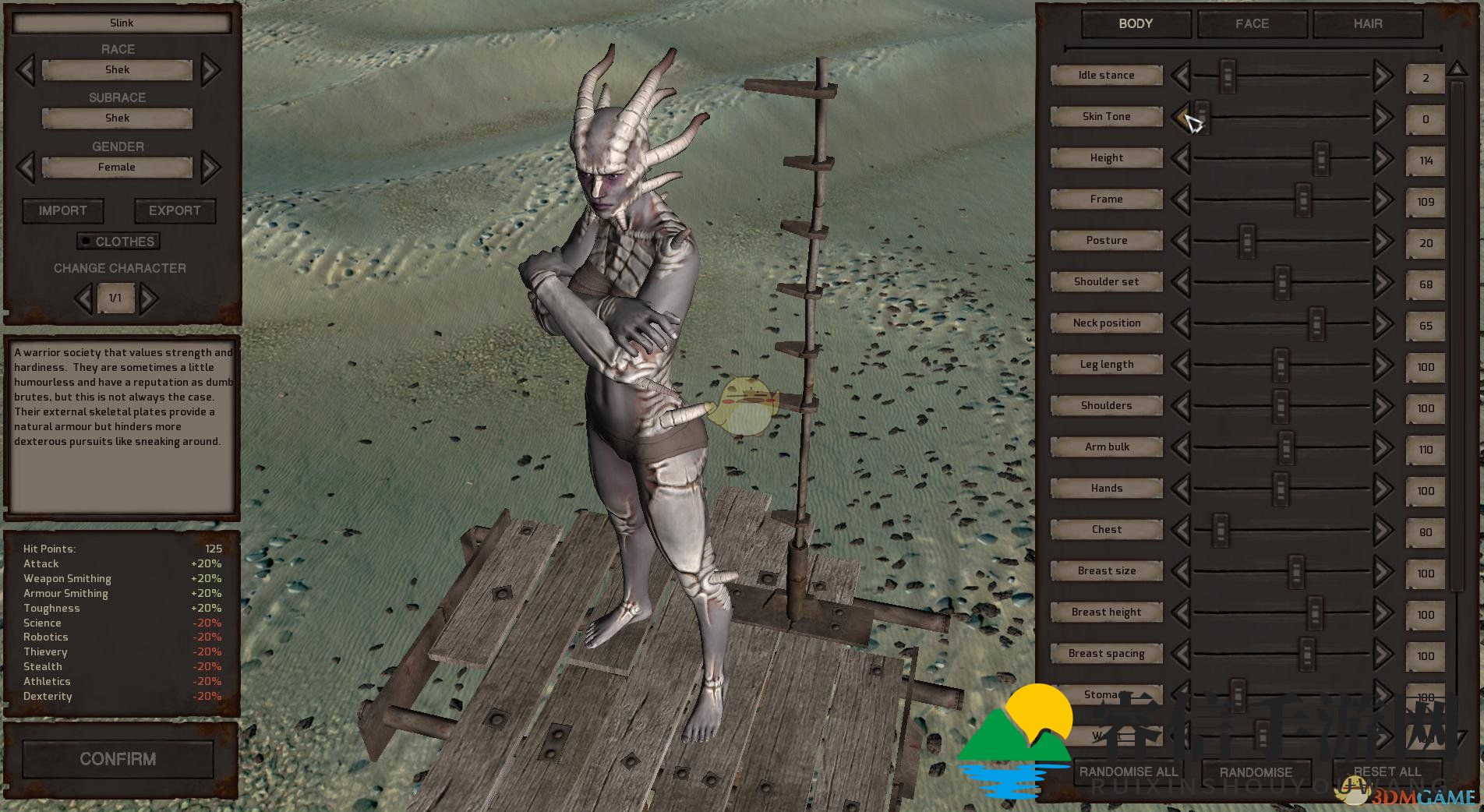Increase Height with its right arrow
Screen dimensions: 1484x812
click(x=1383, y=159)
